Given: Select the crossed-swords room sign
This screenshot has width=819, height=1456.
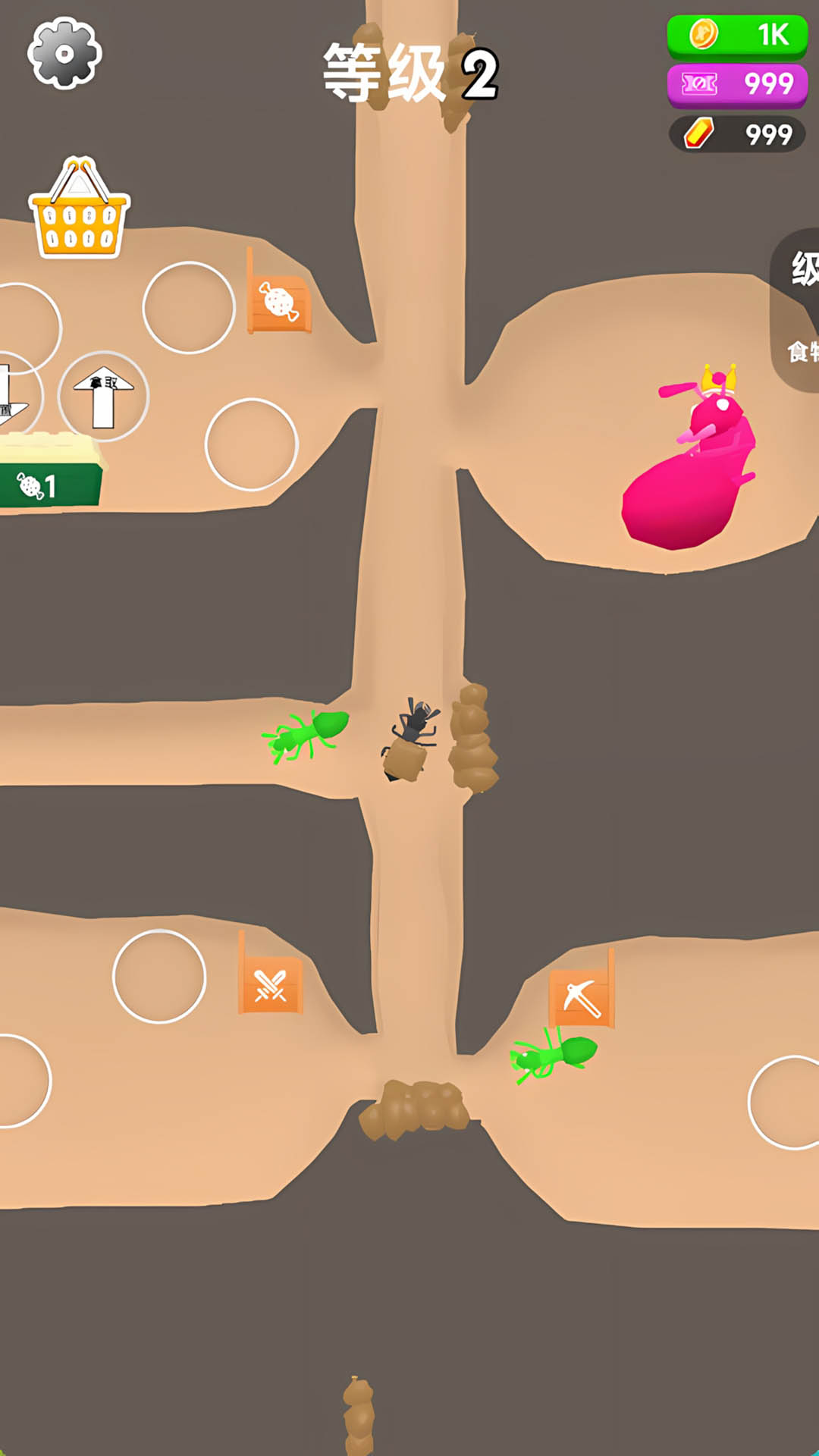Looking at the screenshot, I should coord(271,984).
